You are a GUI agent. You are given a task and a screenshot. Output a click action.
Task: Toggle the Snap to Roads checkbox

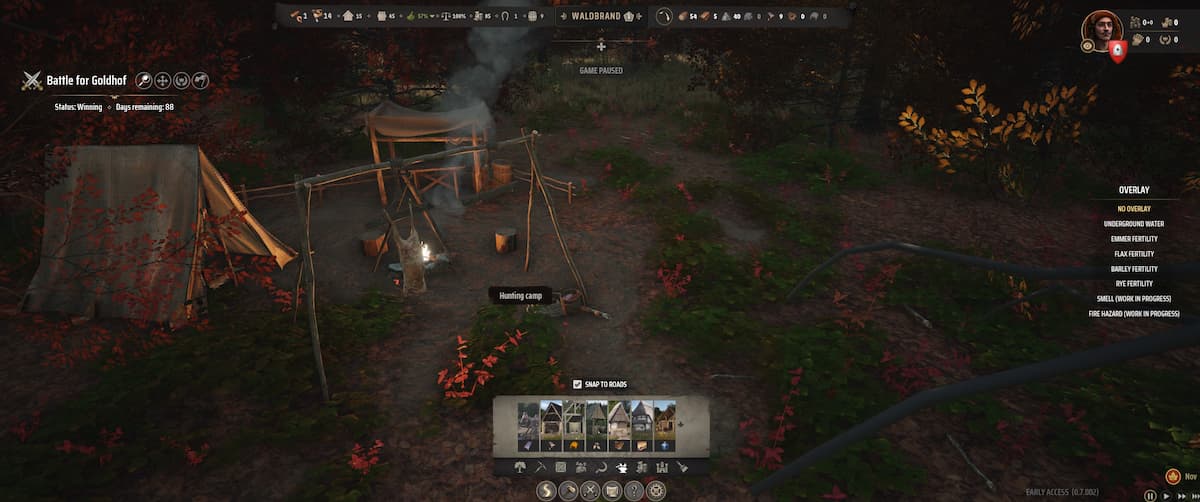(578, 384)
